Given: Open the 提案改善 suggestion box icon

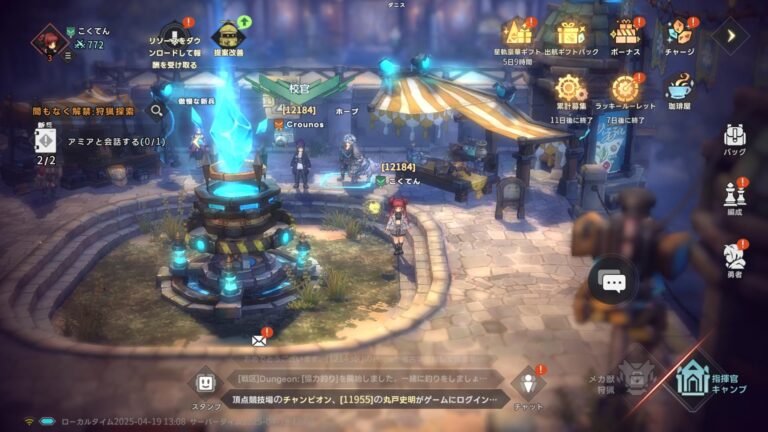Looking at the screenshot, I should point(230,35).
